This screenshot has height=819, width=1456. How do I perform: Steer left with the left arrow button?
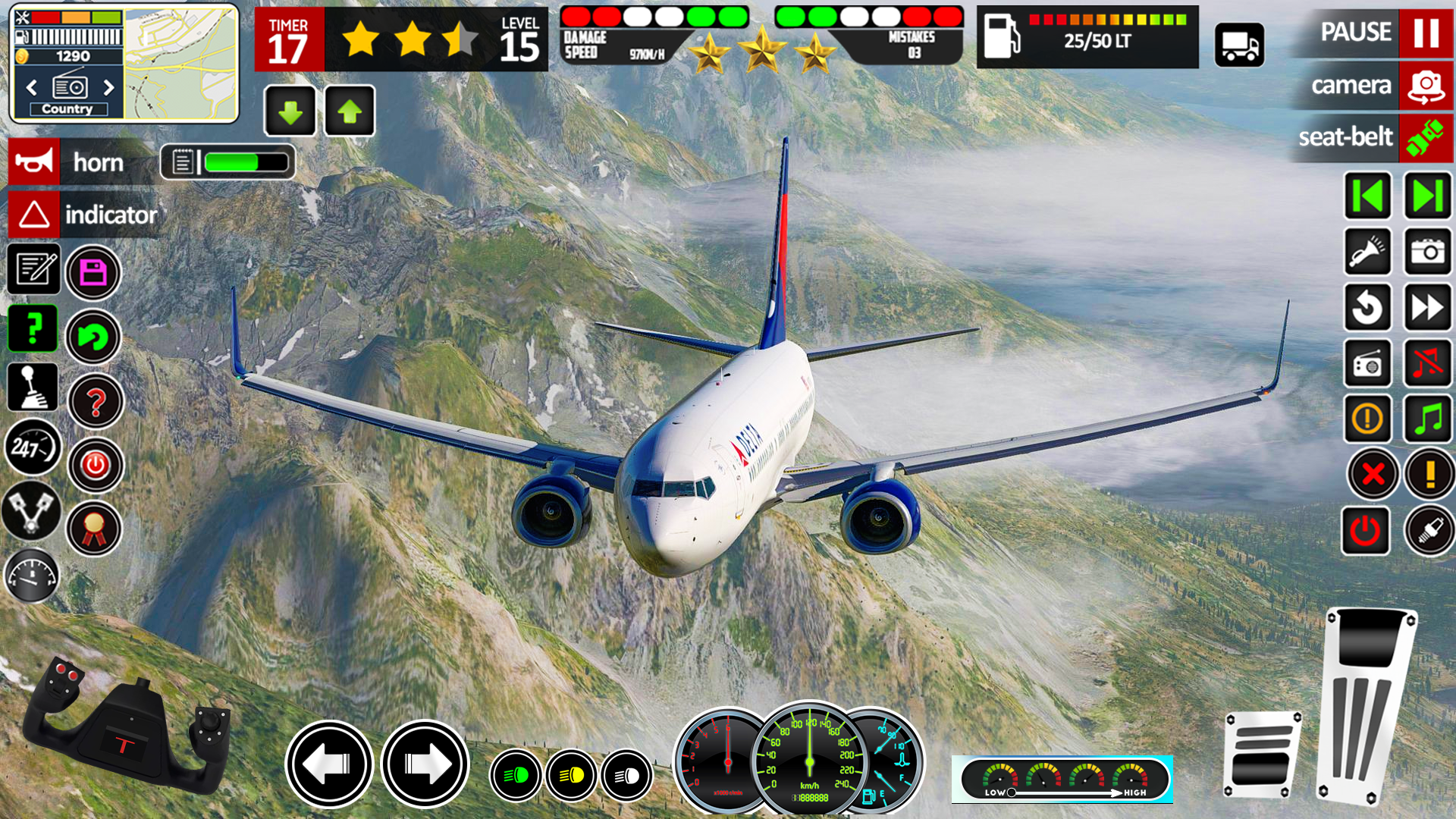tap(329, 764)
